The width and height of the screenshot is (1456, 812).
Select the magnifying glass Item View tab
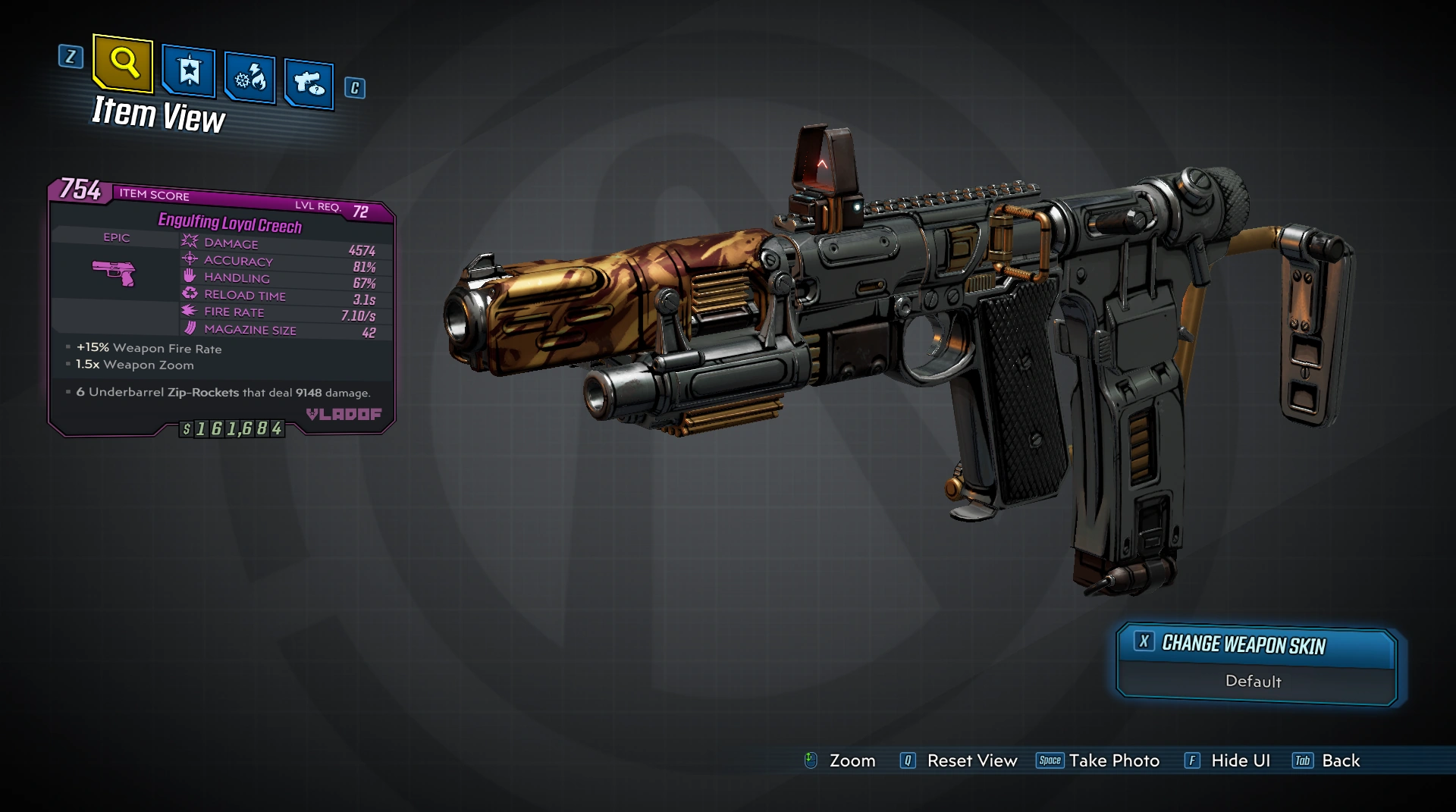point(123,63)
